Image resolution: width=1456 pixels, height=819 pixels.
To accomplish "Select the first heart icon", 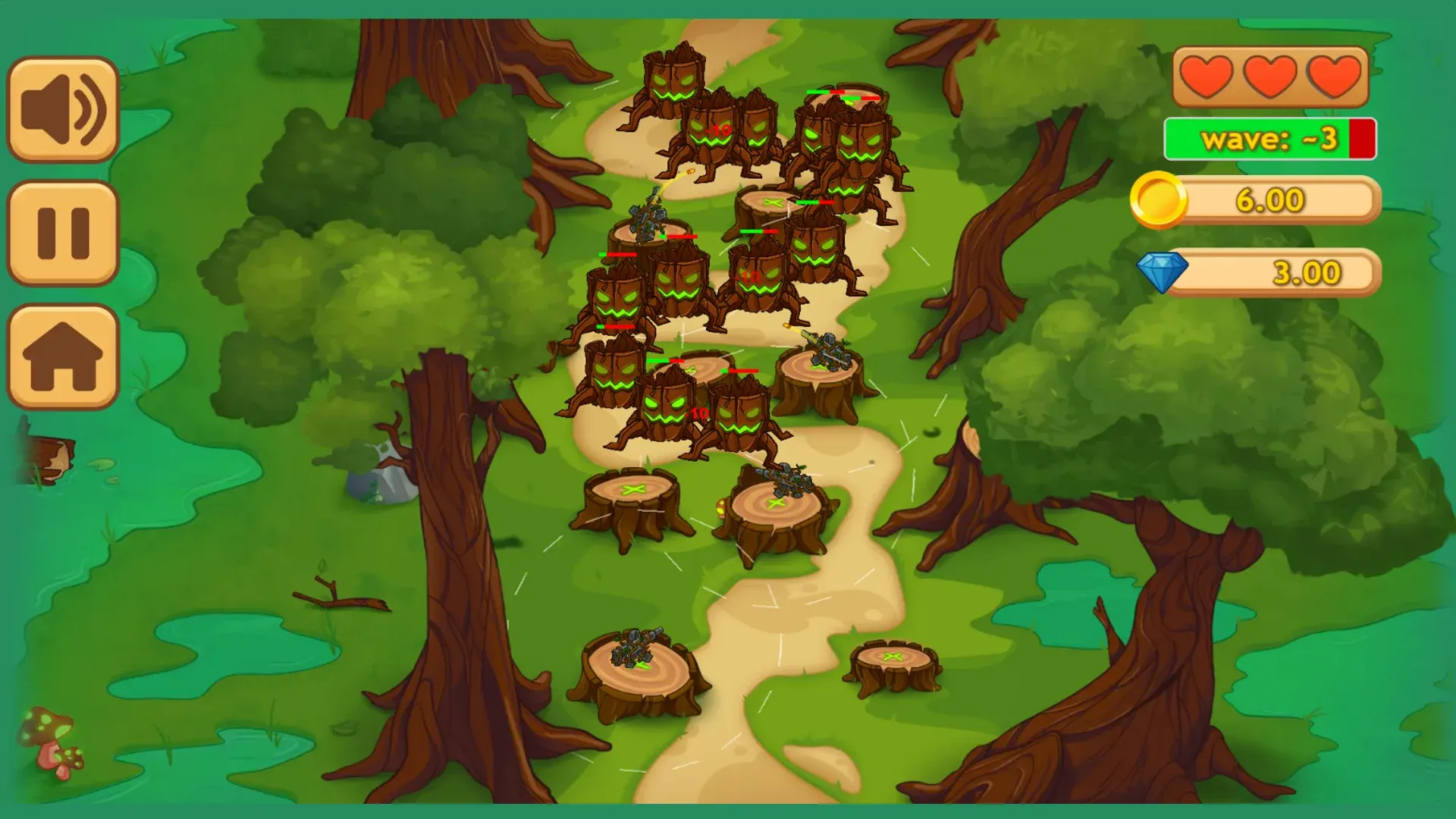I will 1209,77.
